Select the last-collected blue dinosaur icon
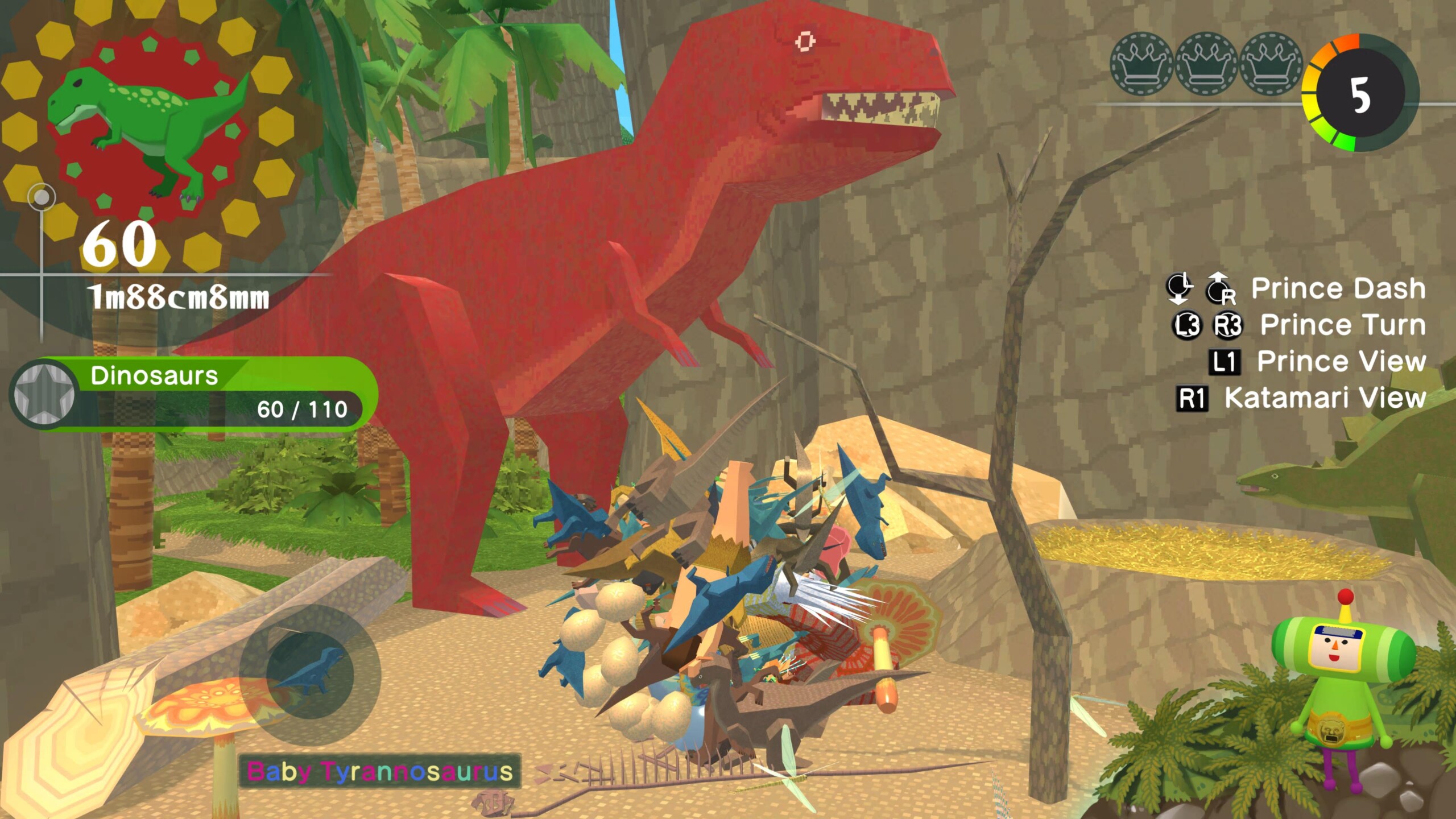Viewport: 1456px width, 819px height. [x=310, y=675]
